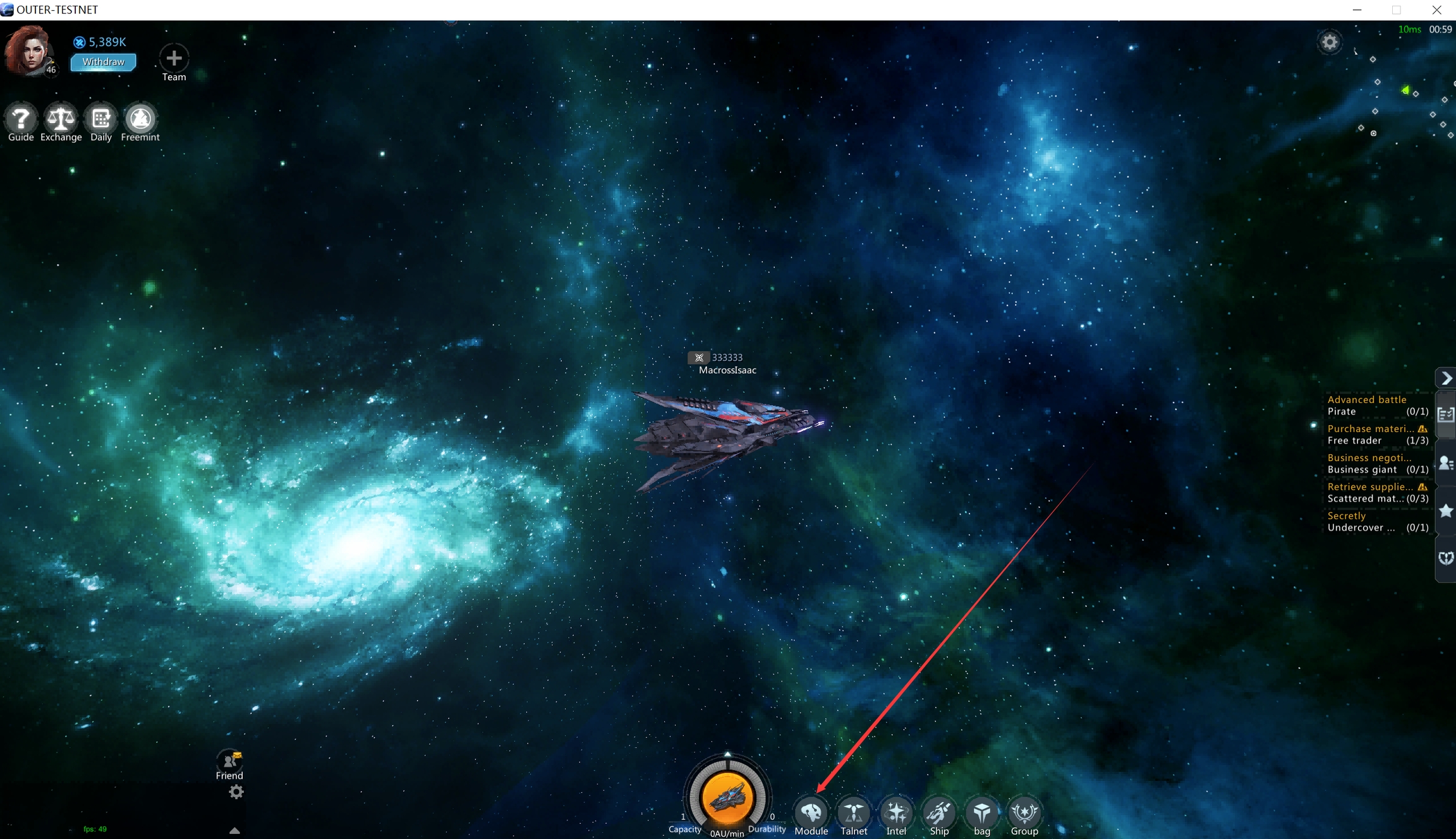Open the Guide help icon
The height and width of the screenshot is (839, 1456).
(x=20, y=119)
